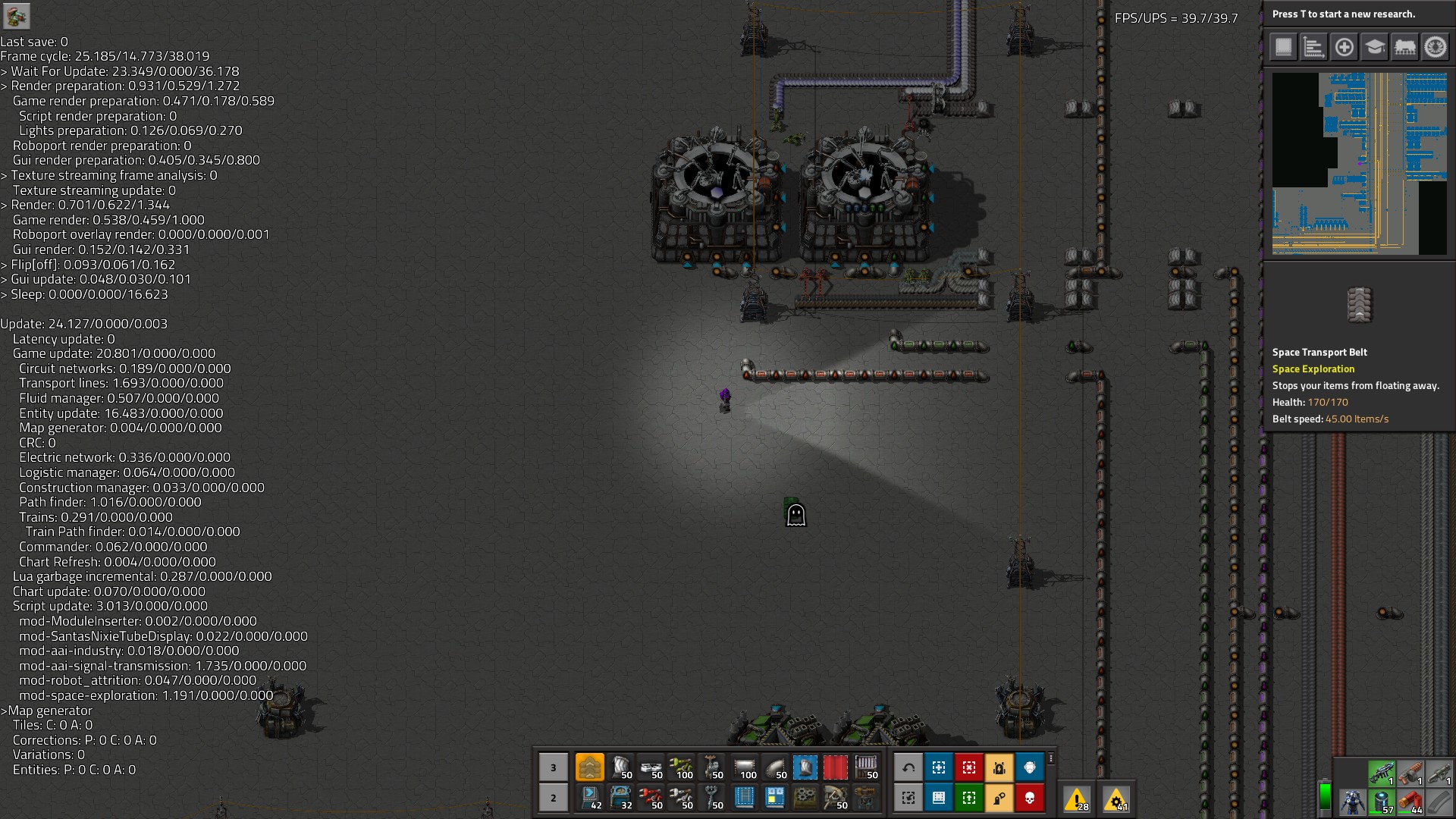Image resolution: width=1456 pixels, height=819 pixels.
Task: Open the trains overview button
Action: click(1404, 47)
